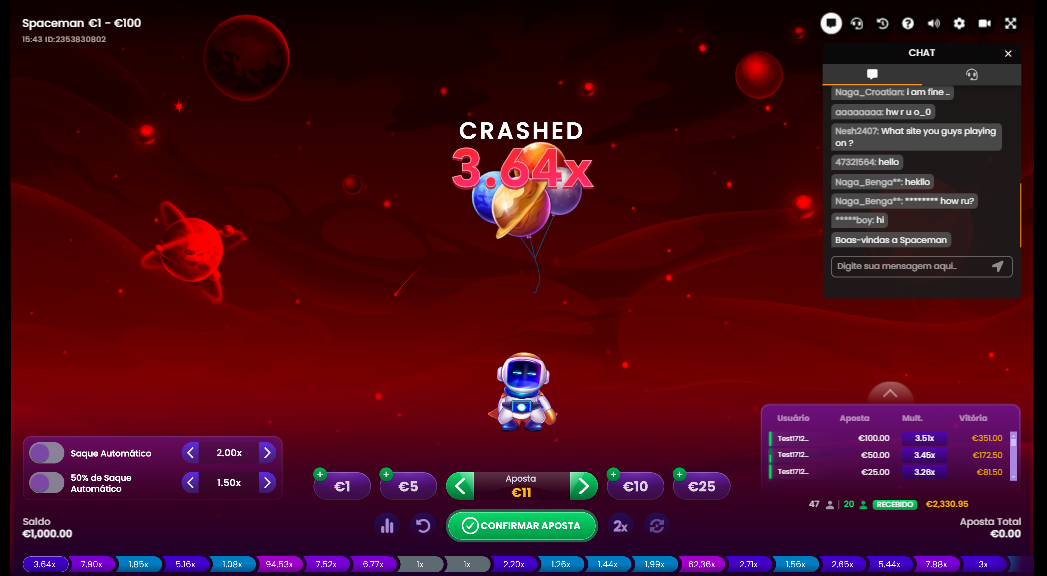Lower the 1.50x half cashout multiplier
This screenshot has height=576, width=1047.
pos(191,483)
